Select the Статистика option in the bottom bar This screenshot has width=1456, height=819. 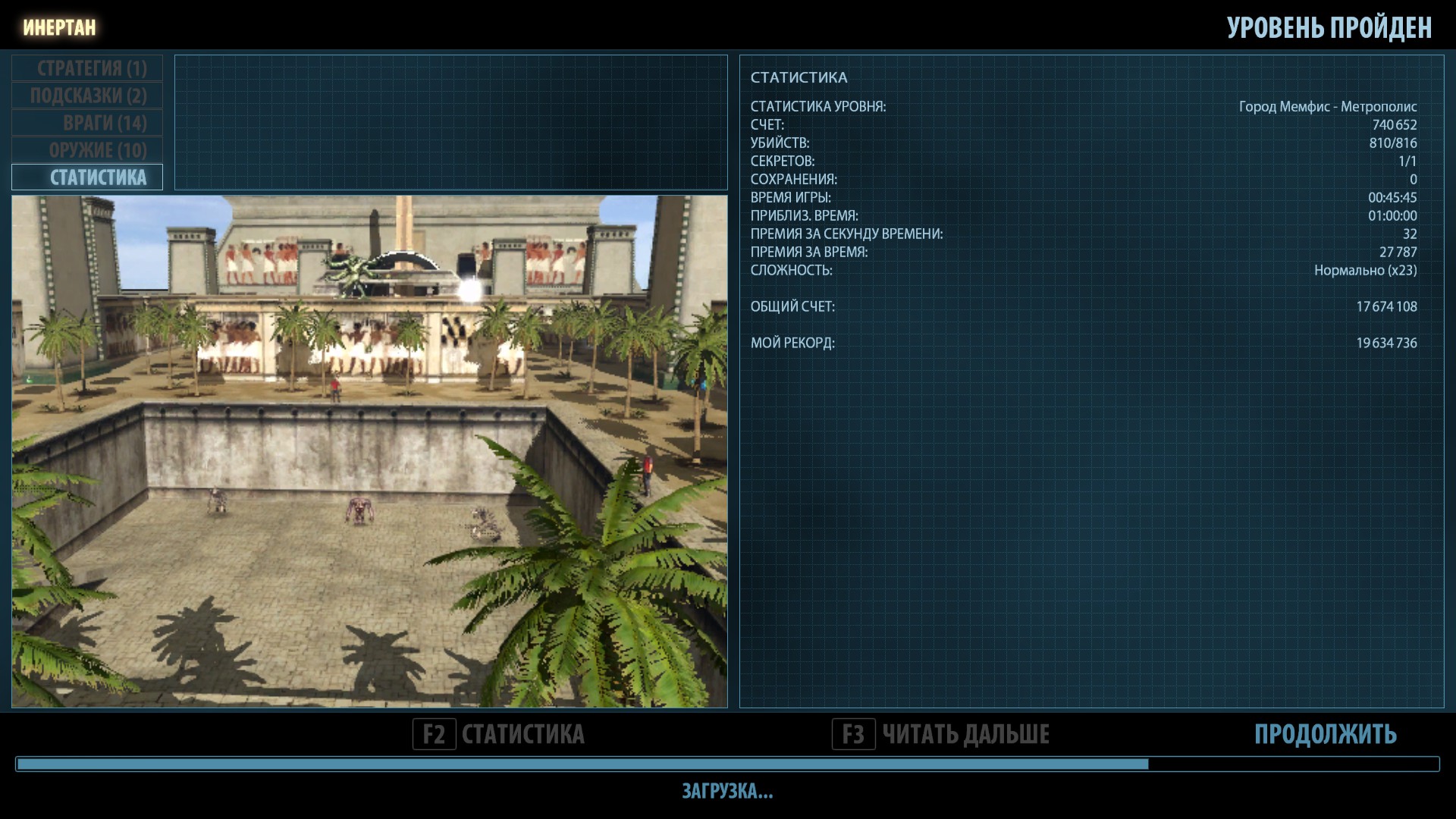pos(500,734)
